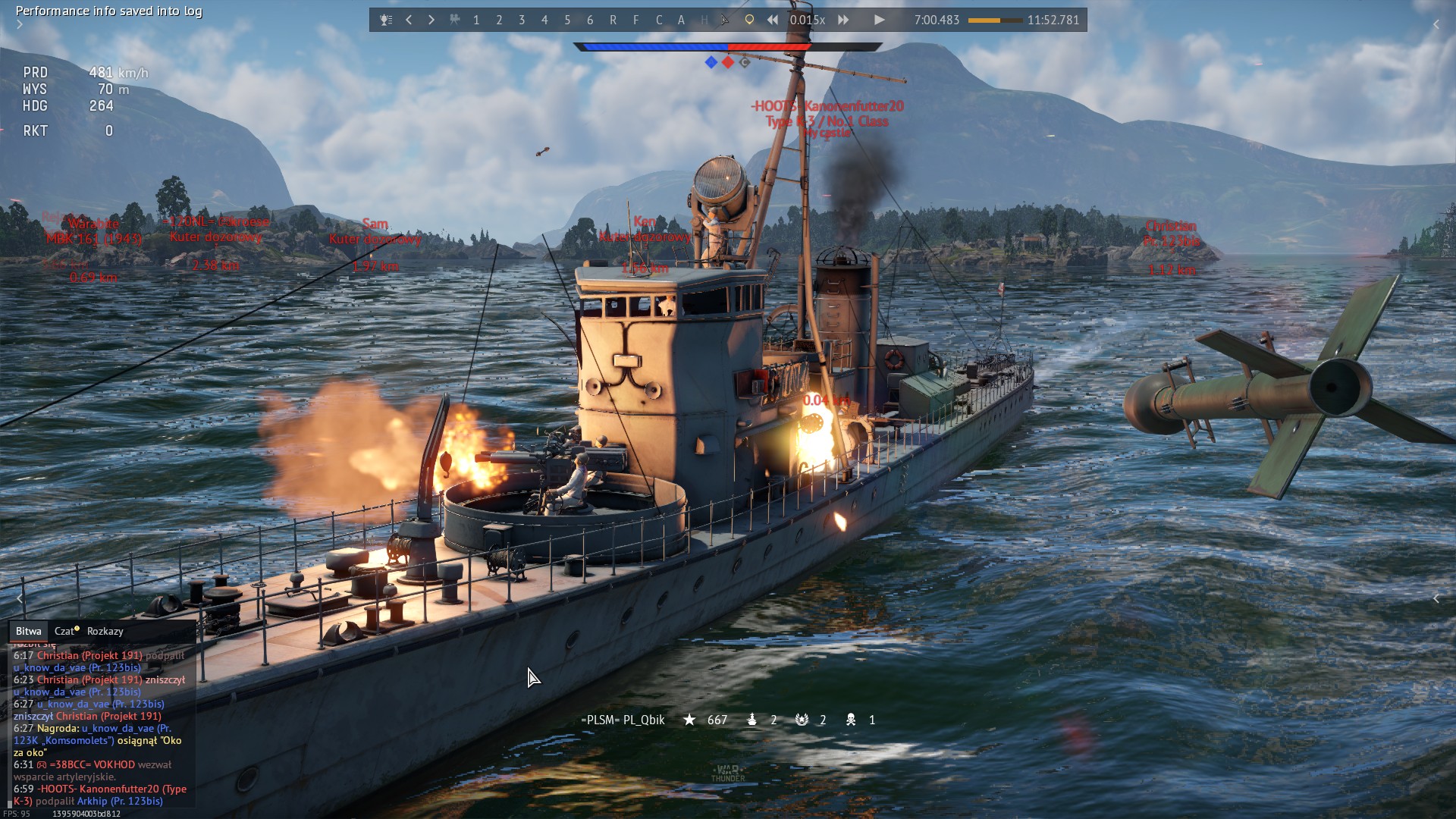Toggle the yellow map marker icon
1456x819 pixels.
tap(749, 20)
